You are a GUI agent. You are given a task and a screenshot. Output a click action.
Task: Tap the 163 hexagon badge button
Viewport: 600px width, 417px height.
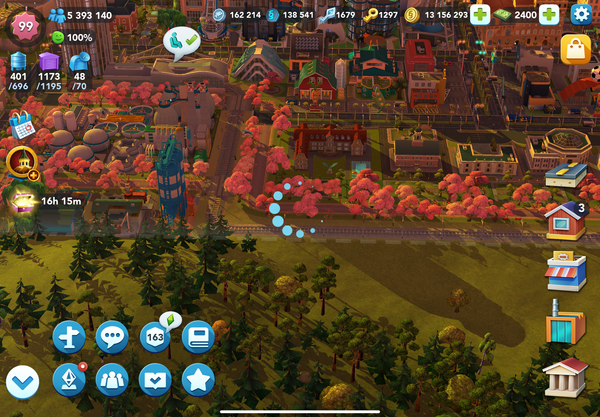click(155, 338)
